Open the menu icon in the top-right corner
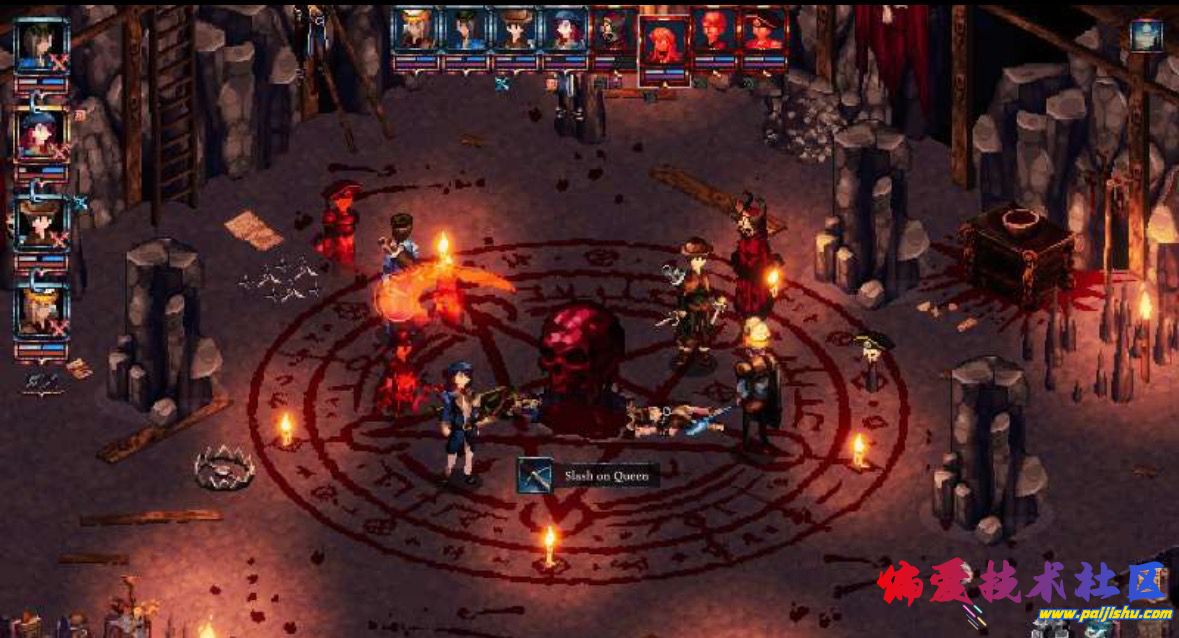 pyautogui.click(x=1146, y=35)
